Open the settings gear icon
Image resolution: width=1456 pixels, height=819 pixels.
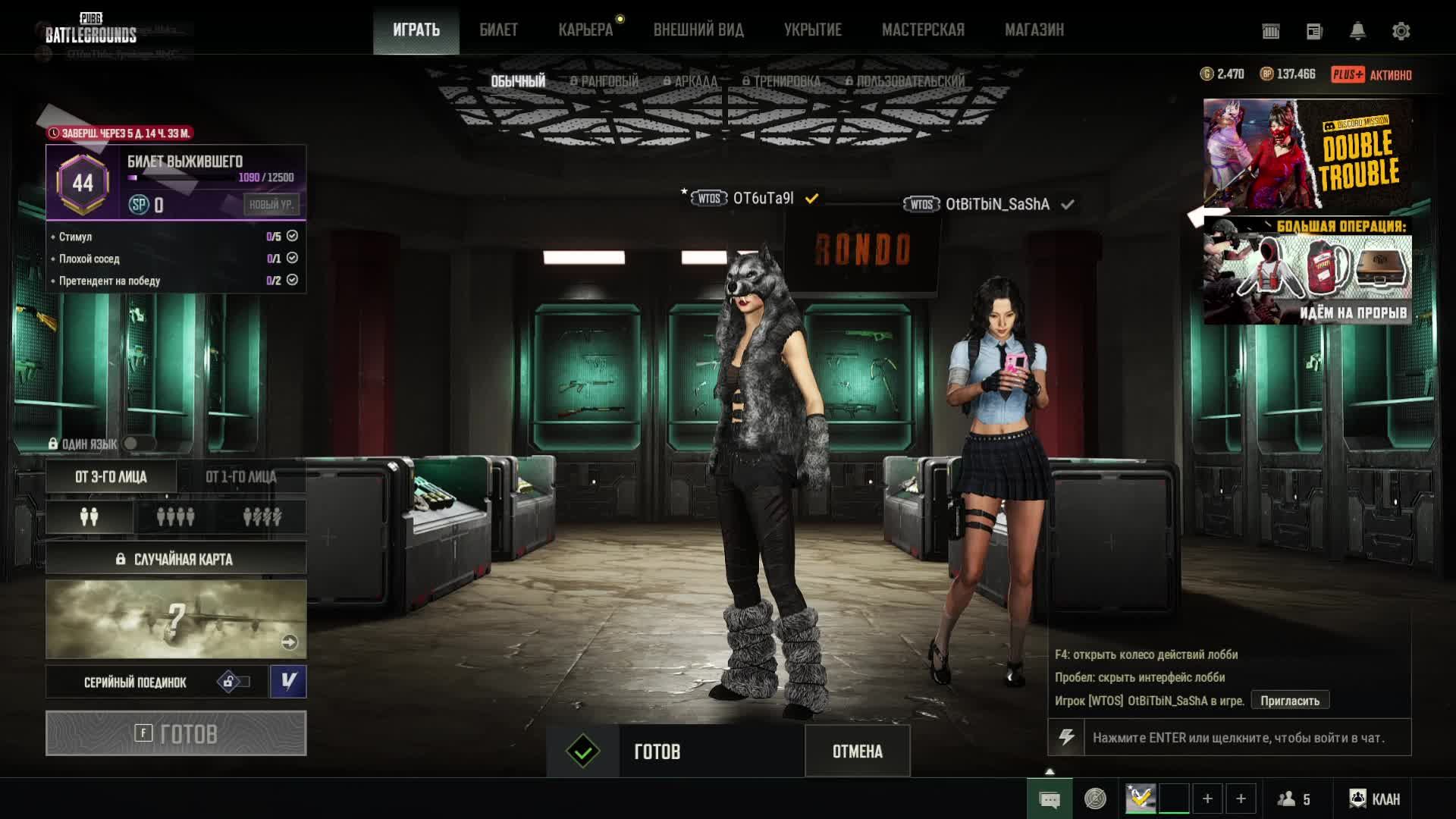[1401, 31]
